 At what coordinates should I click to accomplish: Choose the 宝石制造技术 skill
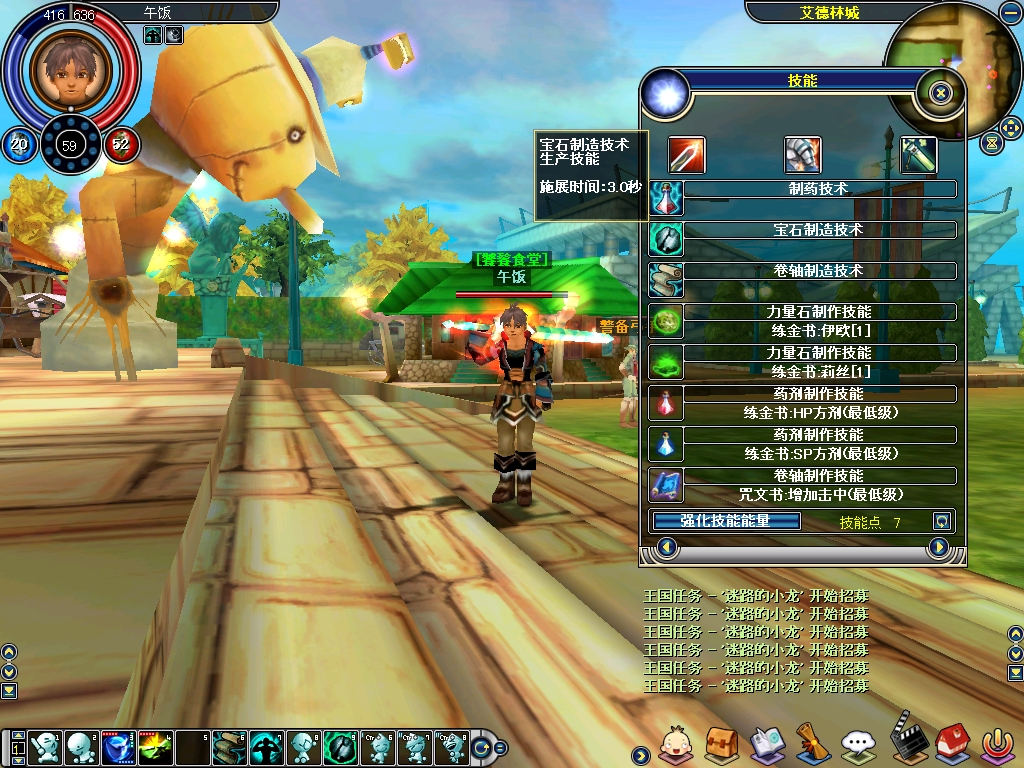tap(819, 230)
